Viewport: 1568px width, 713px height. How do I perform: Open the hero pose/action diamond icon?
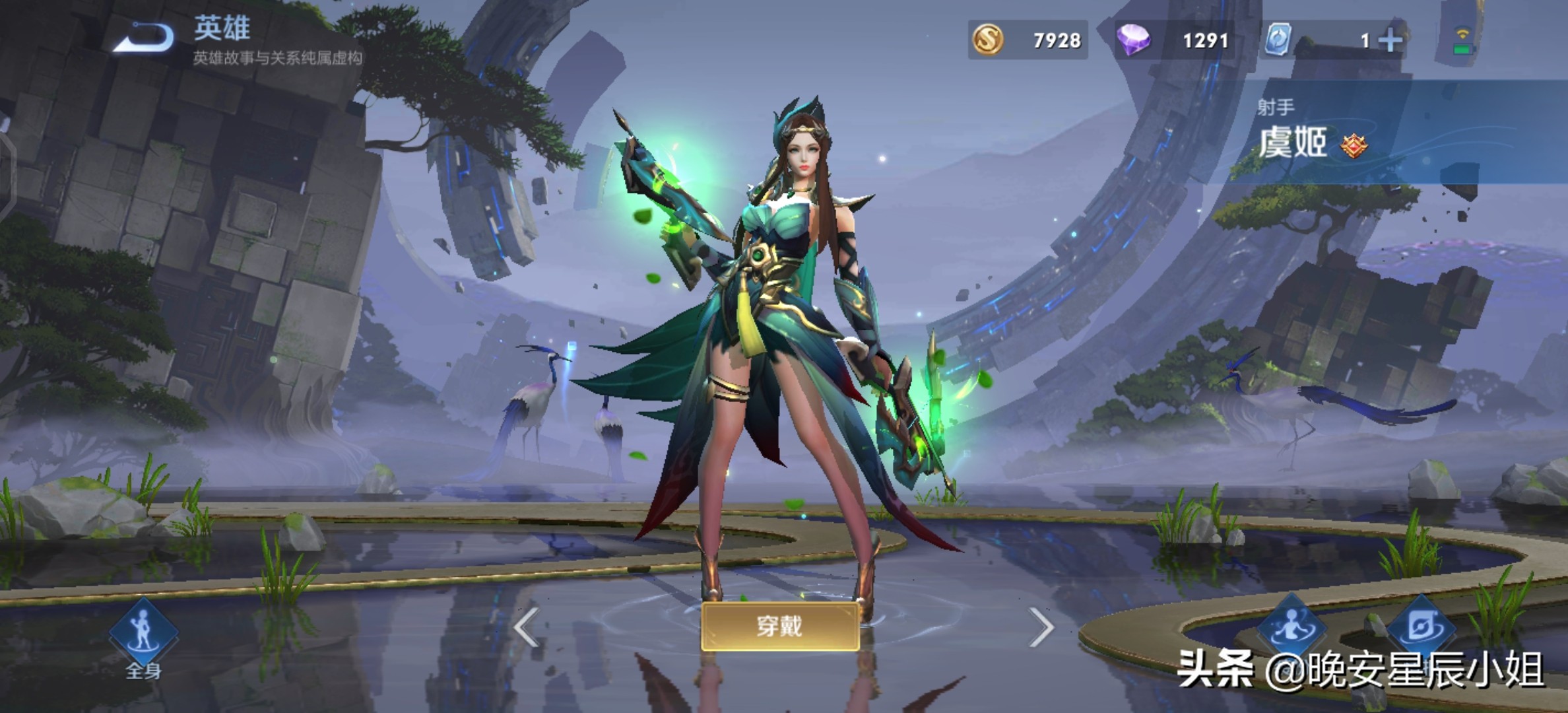(1291, 627)
